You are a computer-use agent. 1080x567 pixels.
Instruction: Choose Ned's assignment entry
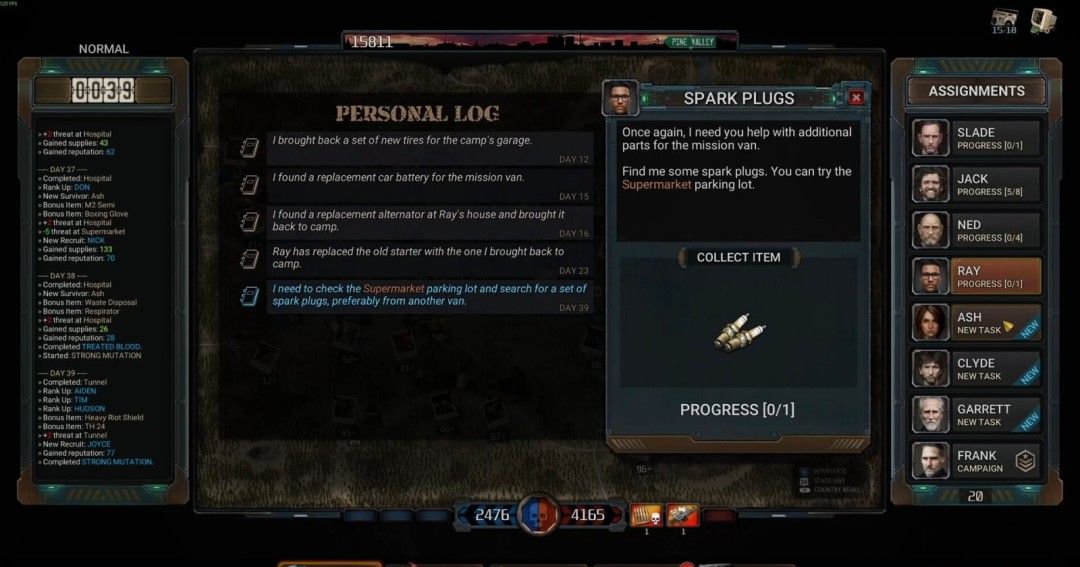[x=976, y=230]
